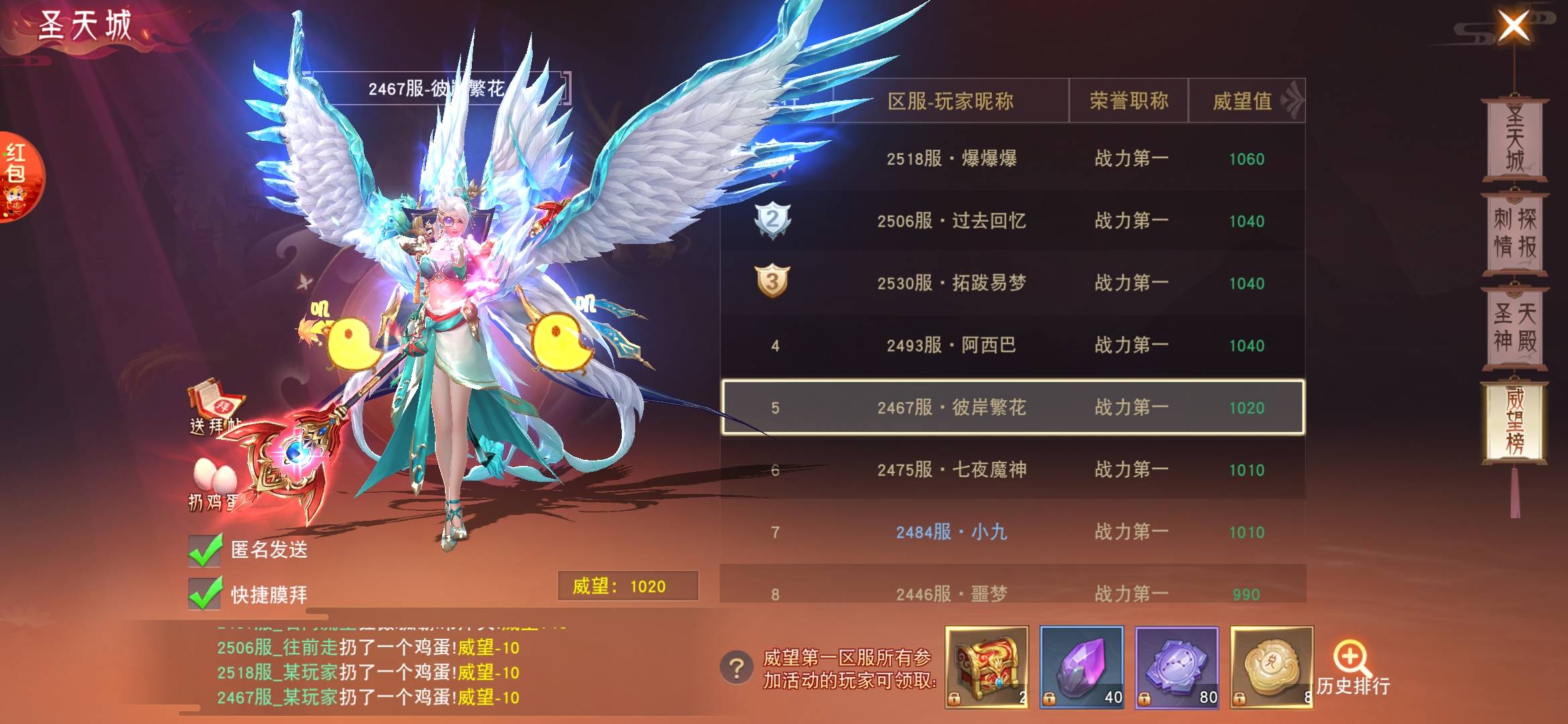Viewport: 1568px width, 724px height.
Task: Throw an egg using 扔鸡蛋
Action: tap(214, 483)
